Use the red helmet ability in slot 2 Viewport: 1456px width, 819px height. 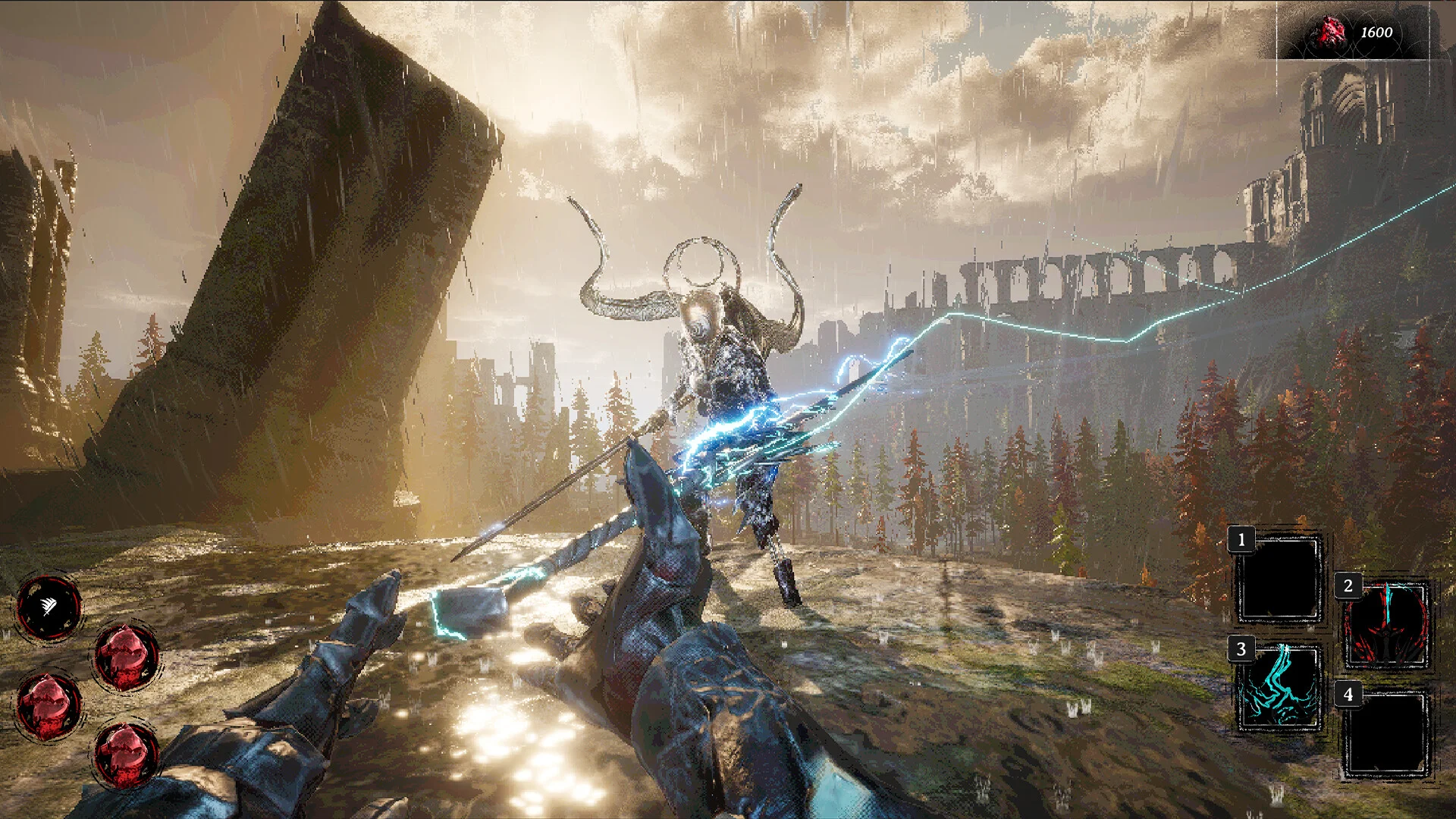point(1385,626)
